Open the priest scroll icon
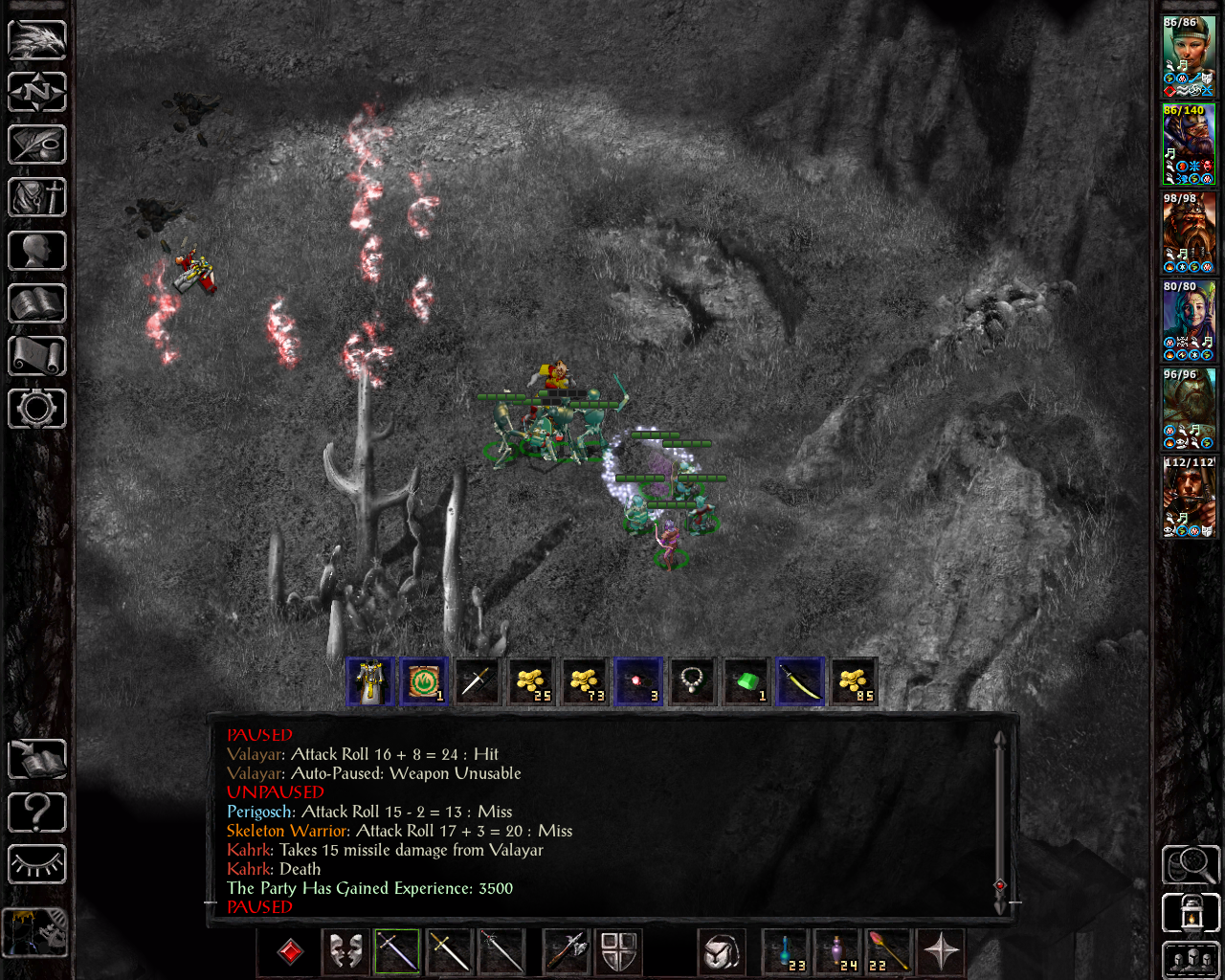 (x=37, y=356)
